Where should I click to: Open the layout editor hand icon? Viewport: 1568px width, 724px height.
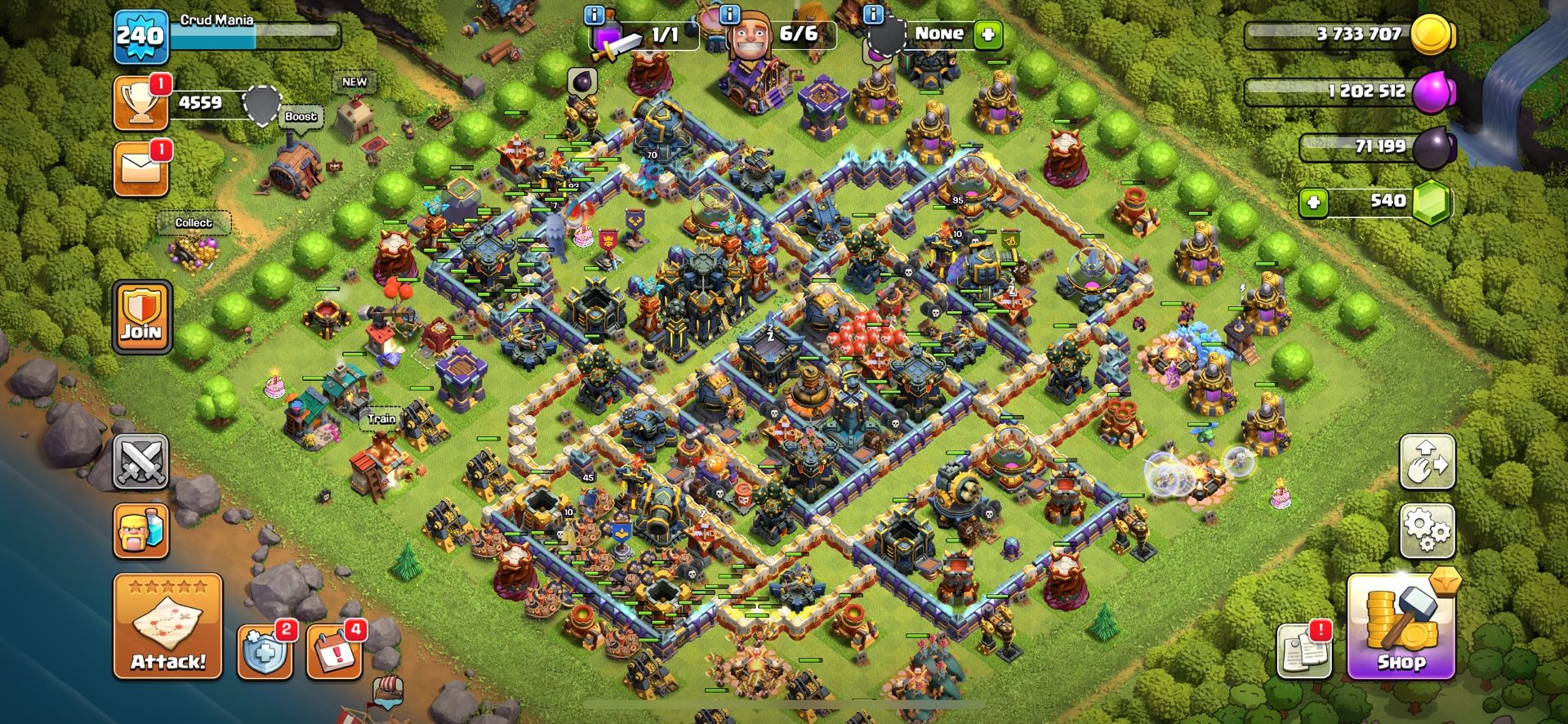click(x=1427, y=462)
